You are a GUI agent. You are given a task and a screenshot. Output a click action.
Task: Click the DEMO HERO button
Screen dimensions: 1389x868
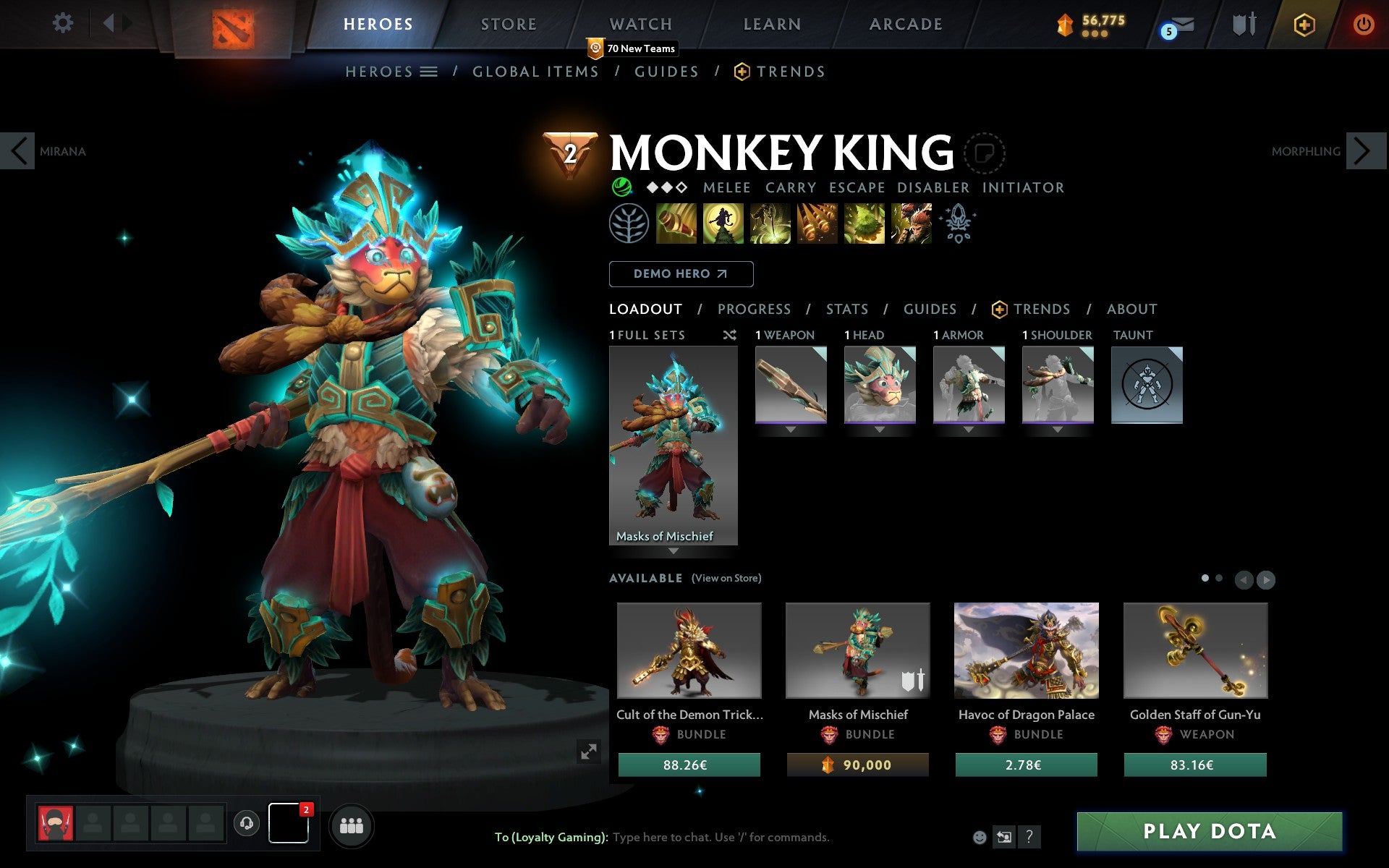point(681,274)
